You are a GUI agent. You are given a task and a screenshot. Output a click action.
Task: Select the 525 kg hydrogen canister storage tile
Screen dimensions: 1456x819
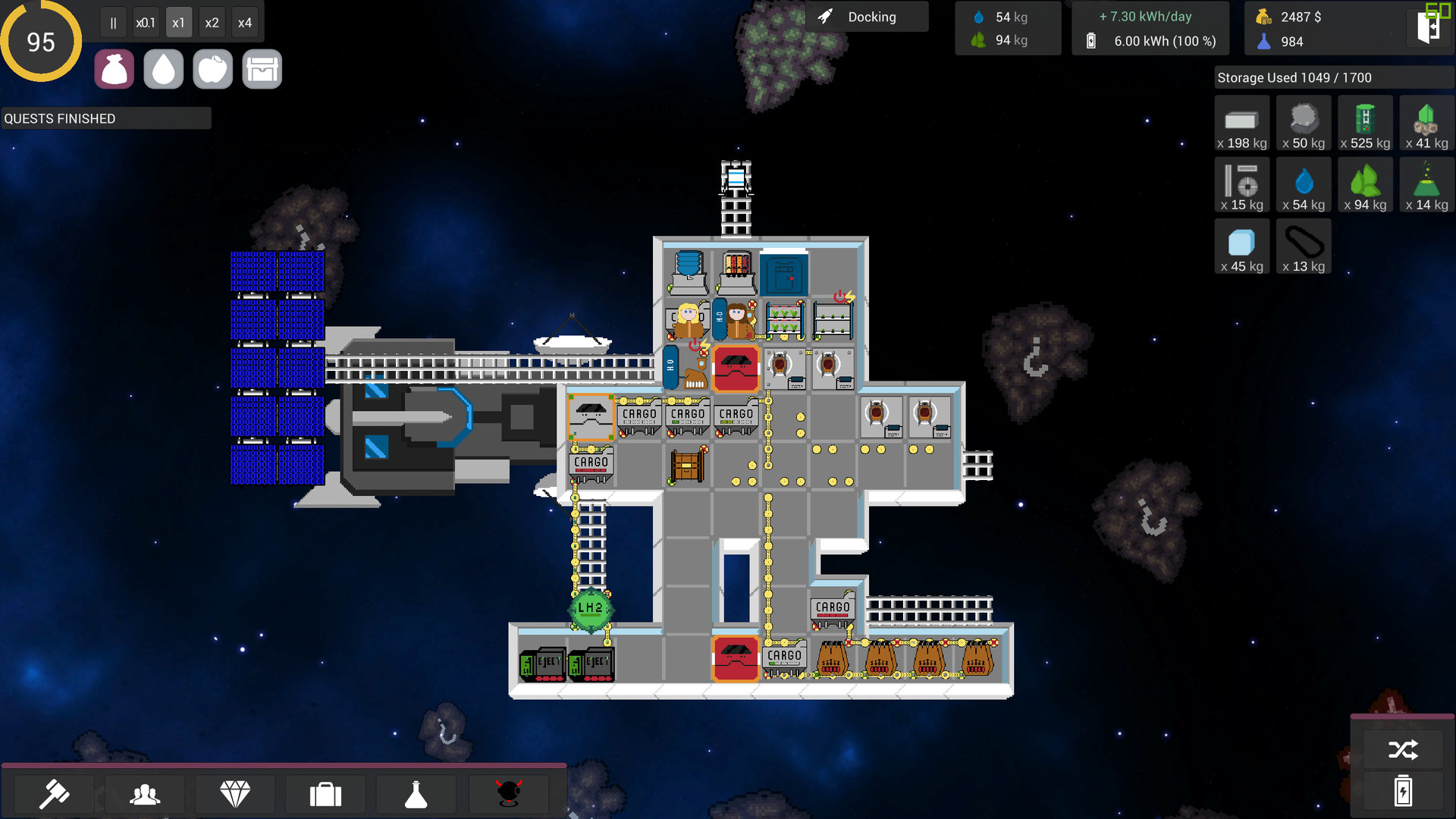[x=1365, y=124]
